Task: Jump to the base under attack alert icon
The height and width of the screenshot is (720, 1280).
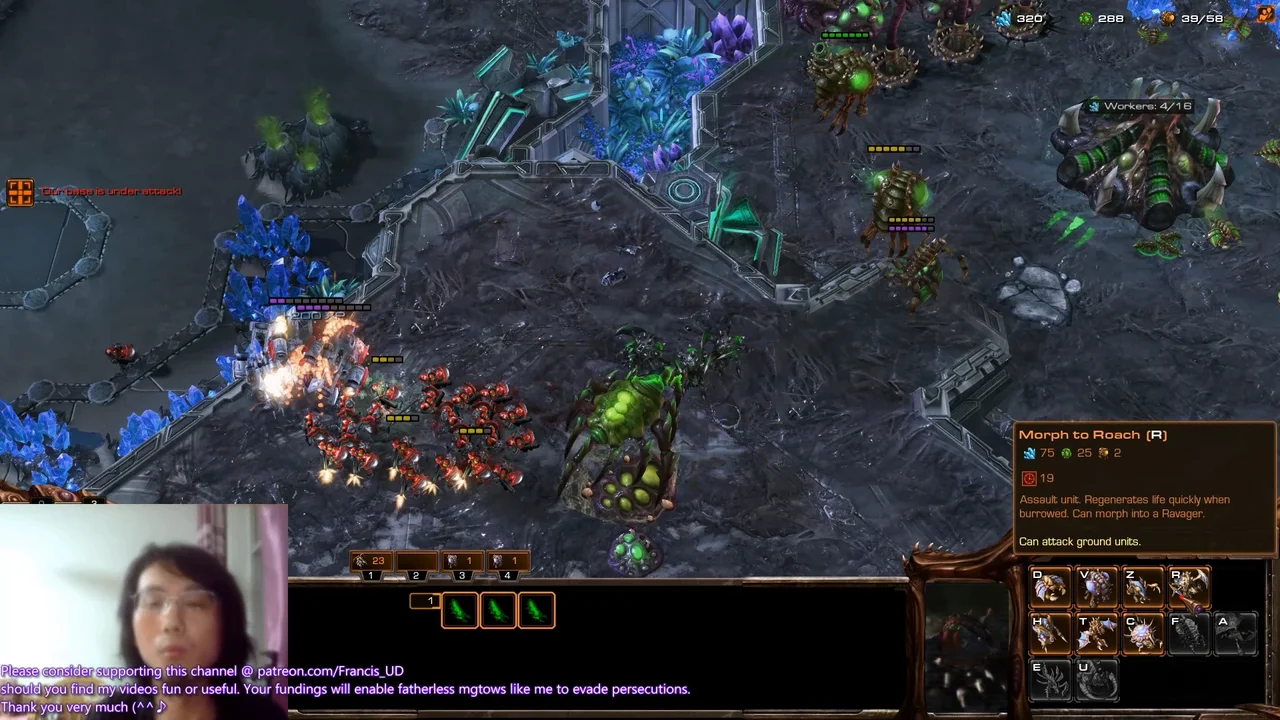Action: 20,192
